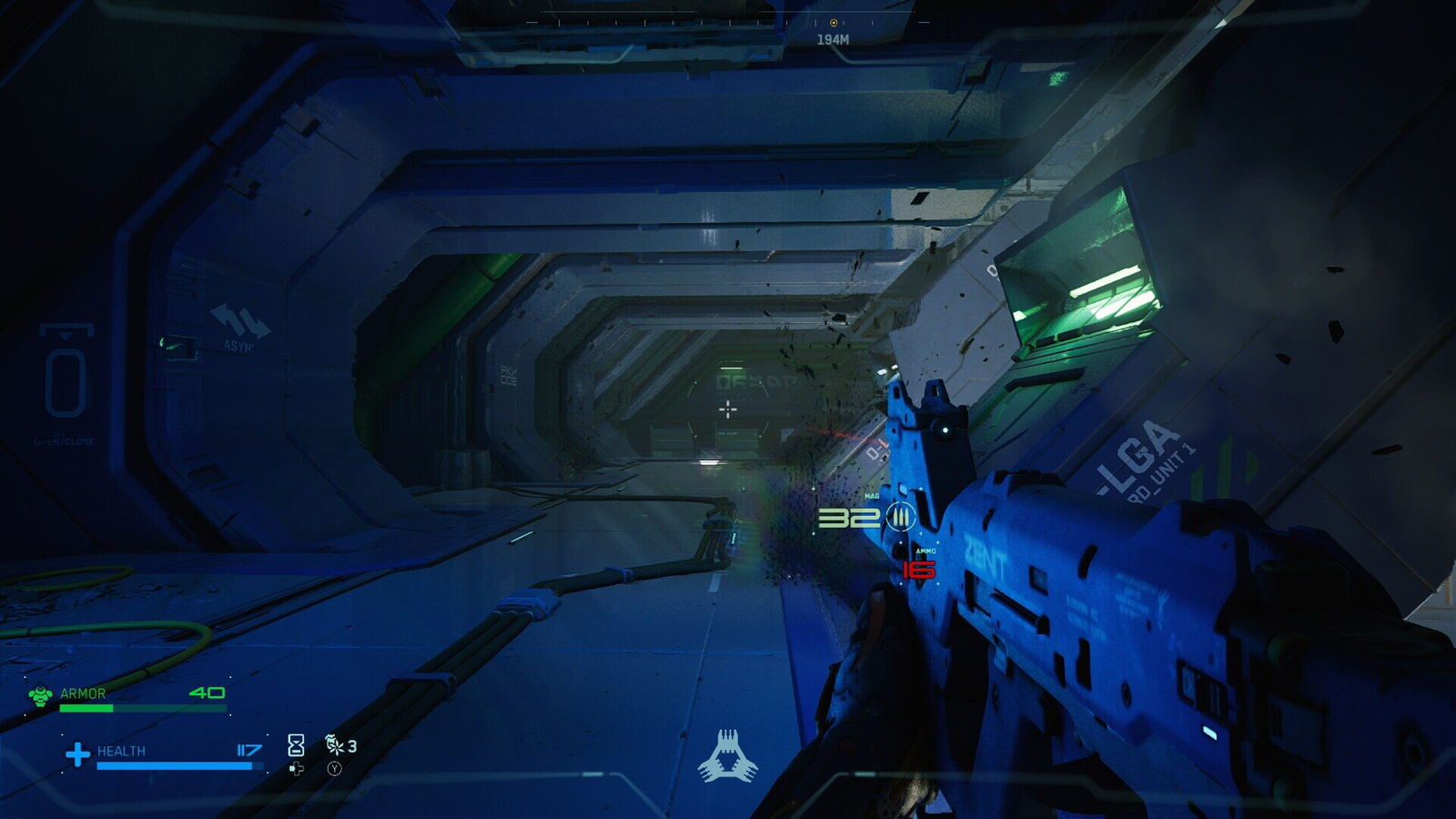This screenshot has height=819, width=1456.
Task: Click the three-pronged emblem icon
Action: pyautogui.click(x=727, y=756)
